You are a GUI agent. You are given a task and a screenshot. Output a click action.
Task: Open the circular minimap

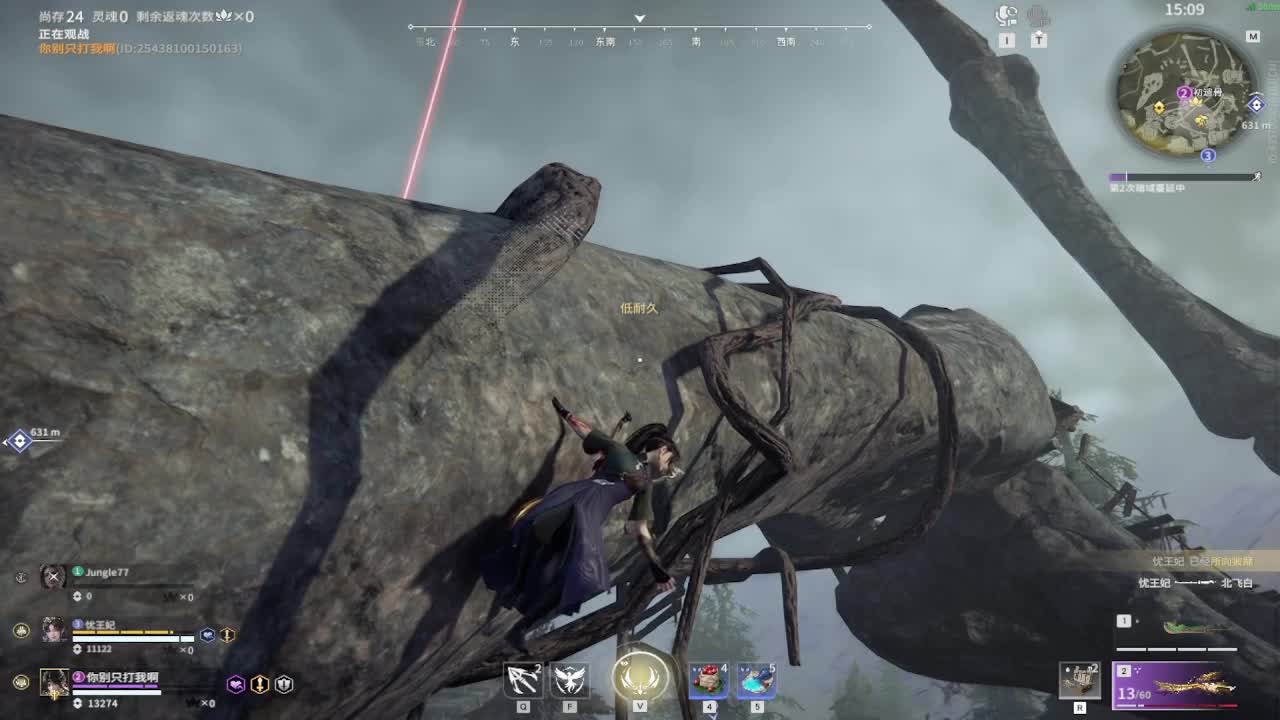coord(1184,92)
